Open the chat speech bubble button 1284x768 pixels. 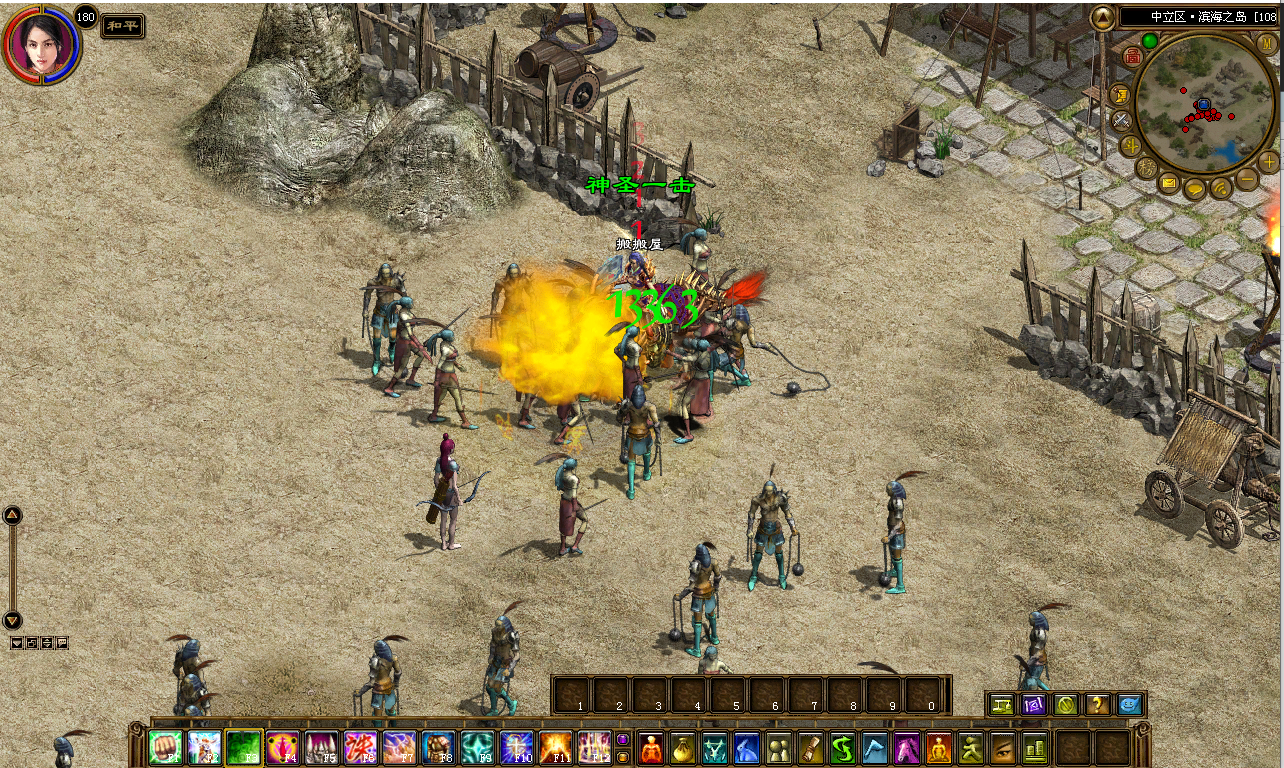coord(1195,188)
